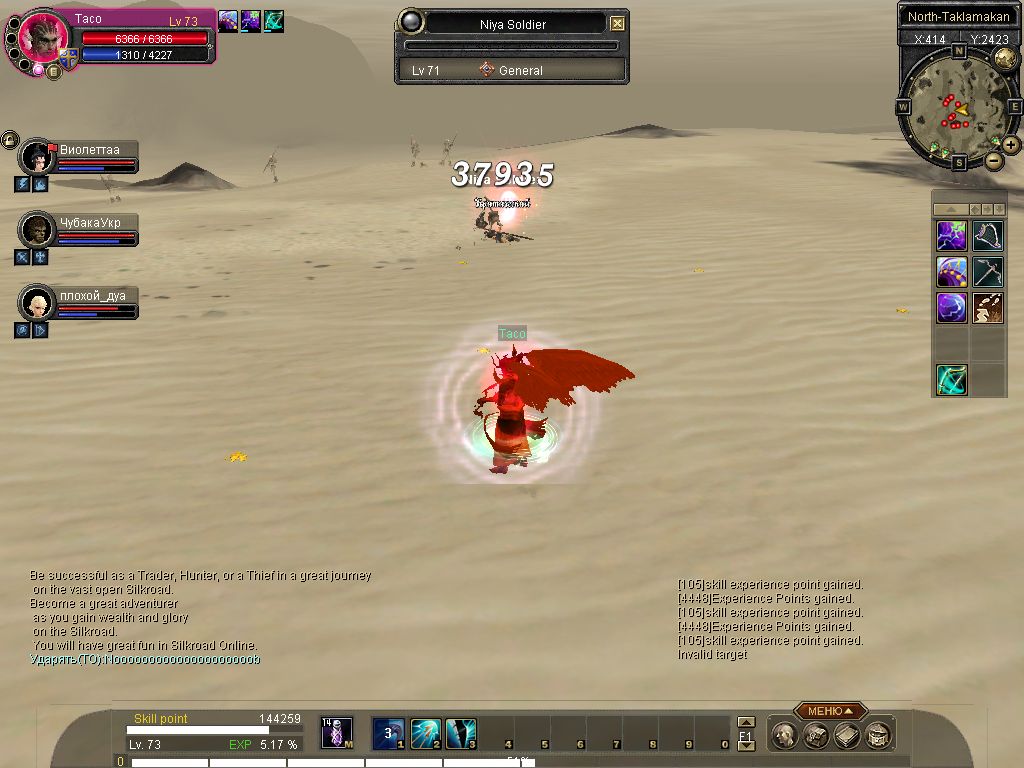This screenshot has height=768, width=1024.
Task: Zoom in the minimap with plus button
Action: pos(1011,145)
